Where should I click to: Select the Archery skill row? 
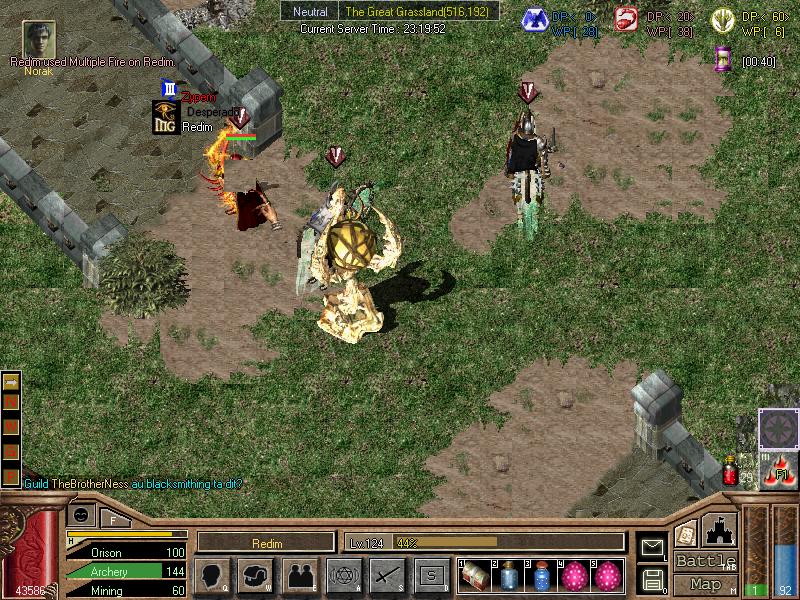pyautogui.click(x=127, y=571)
